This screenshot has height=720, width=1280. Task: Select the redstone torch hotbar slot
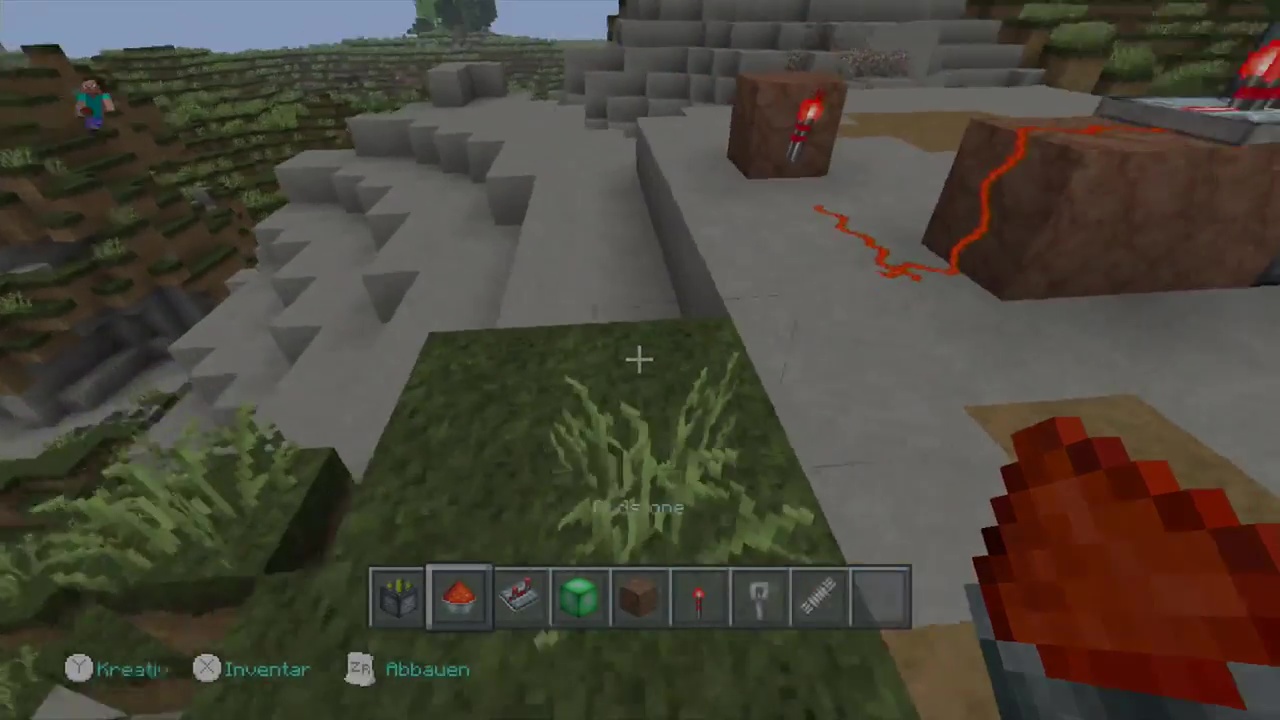click(700, 598)
